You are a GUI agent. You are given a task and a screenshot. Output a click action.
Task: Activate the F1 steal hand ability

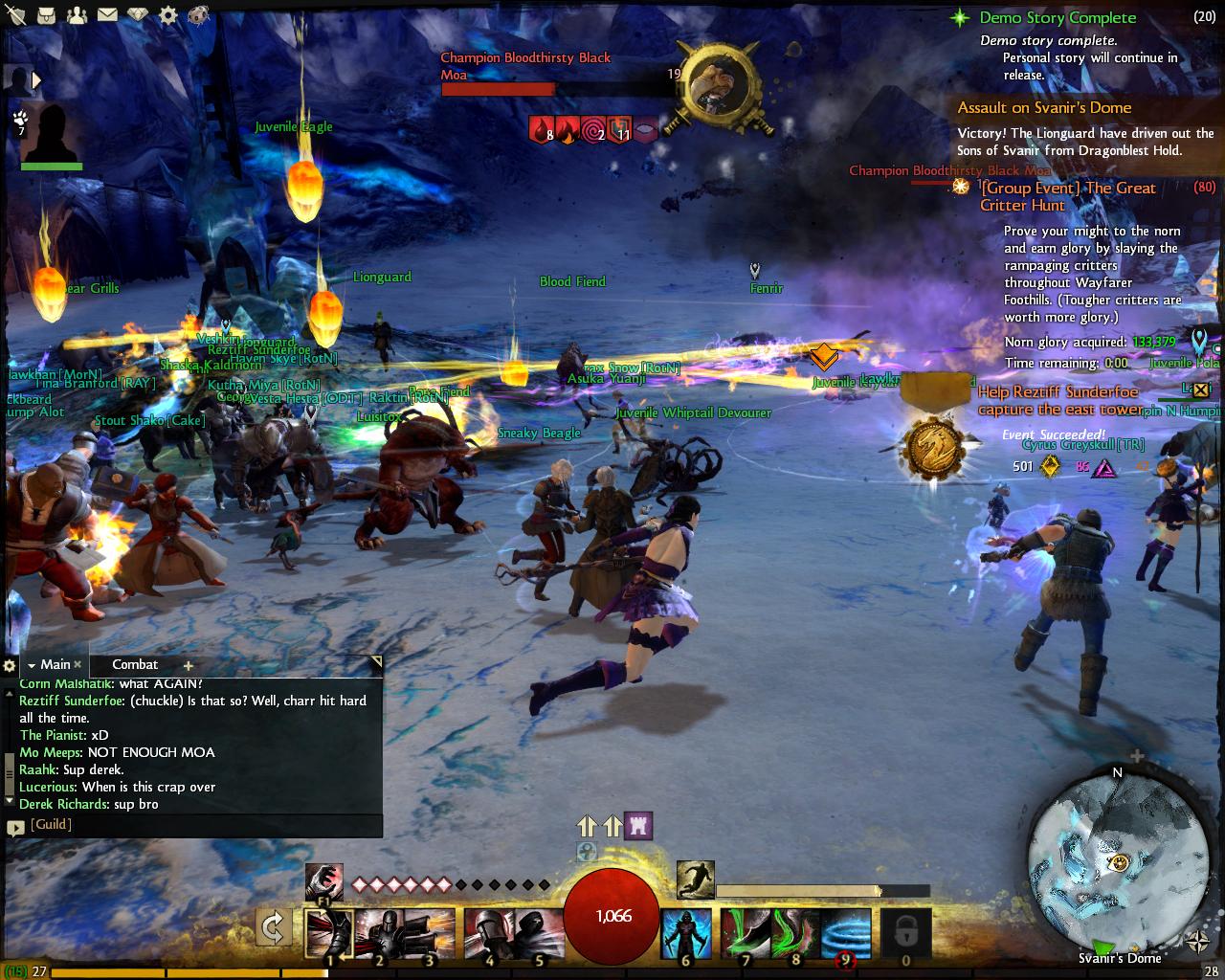[324, 880]
